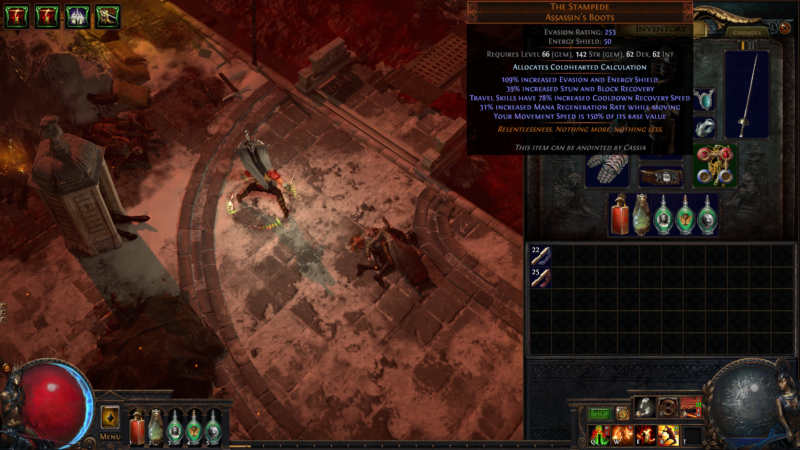The image size is (800, 450).
Task: Select the scroll stack of 25
Action: point(540,277)
